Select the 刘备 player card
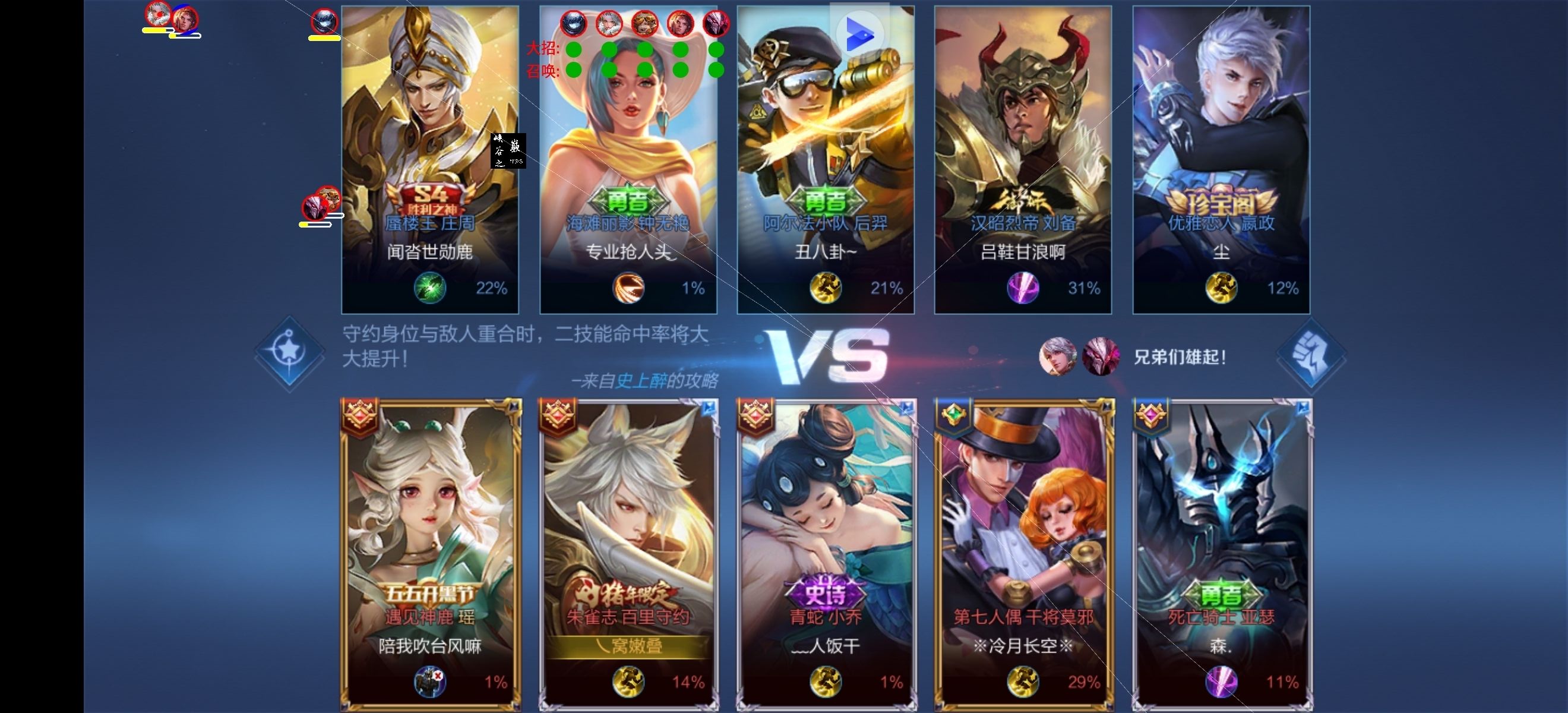 coord(1023,159)
